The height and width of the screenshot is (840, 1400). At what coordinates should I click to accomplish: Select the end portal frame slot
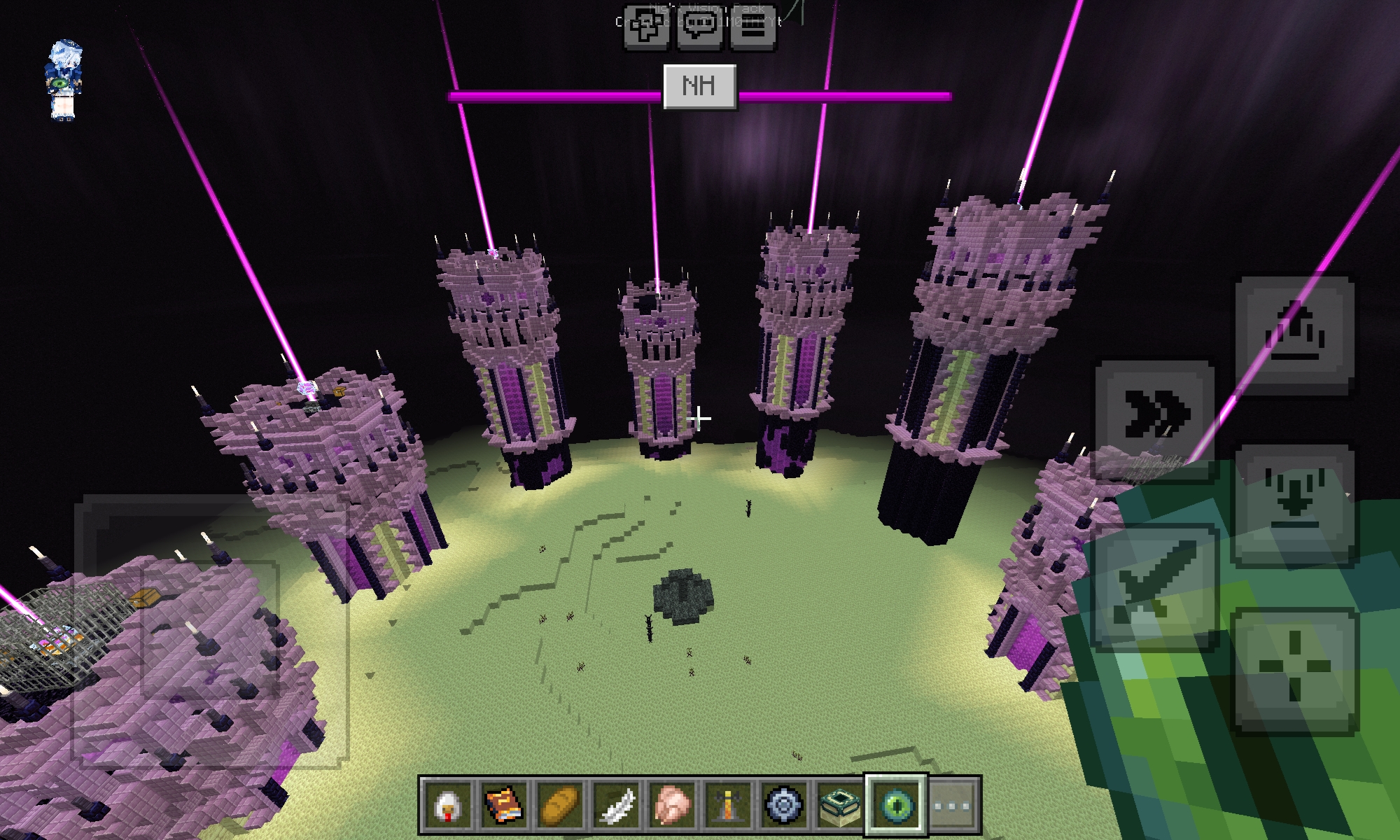(x=840, y=805)
